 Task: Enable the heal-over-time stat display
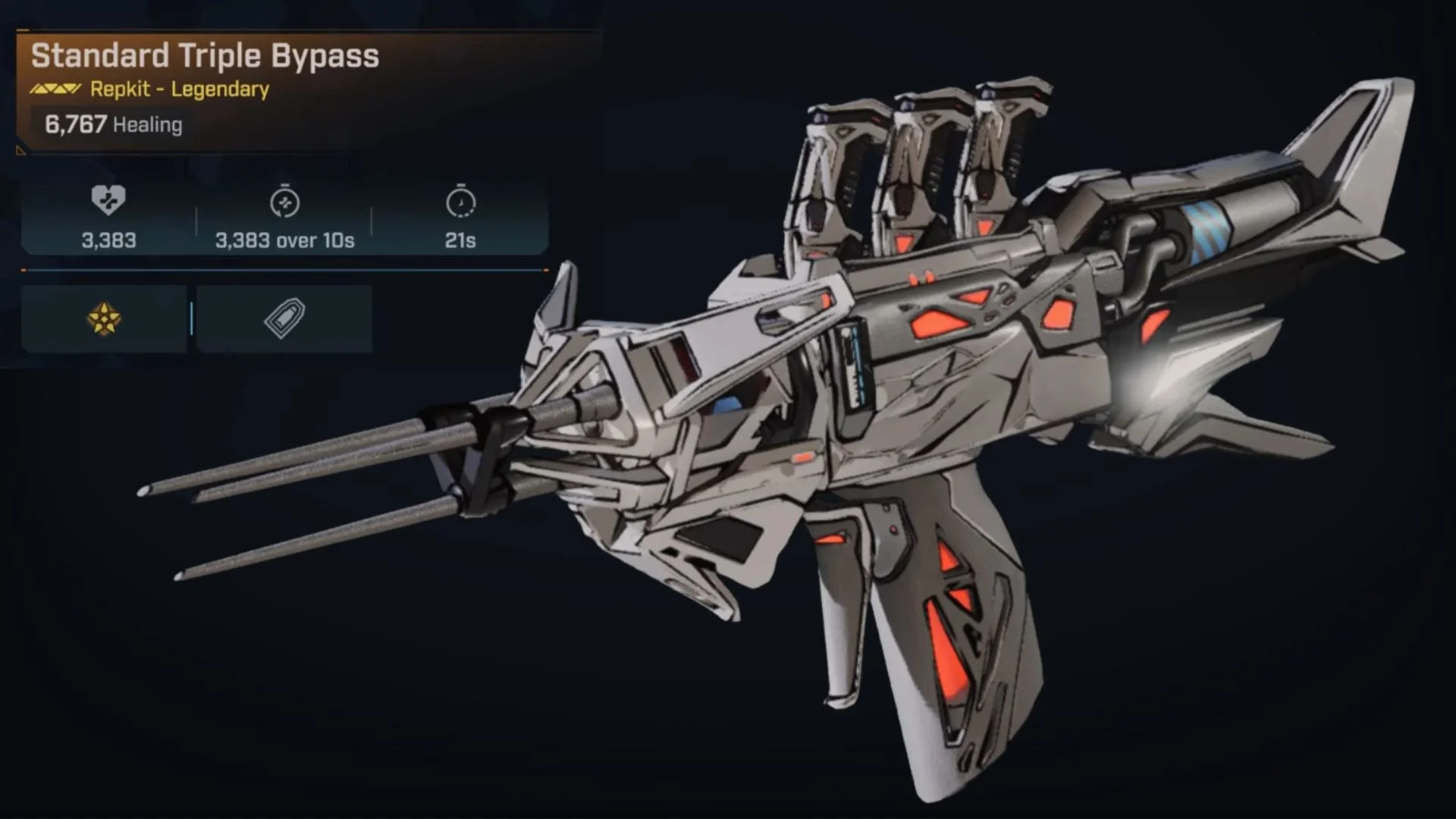283,220
